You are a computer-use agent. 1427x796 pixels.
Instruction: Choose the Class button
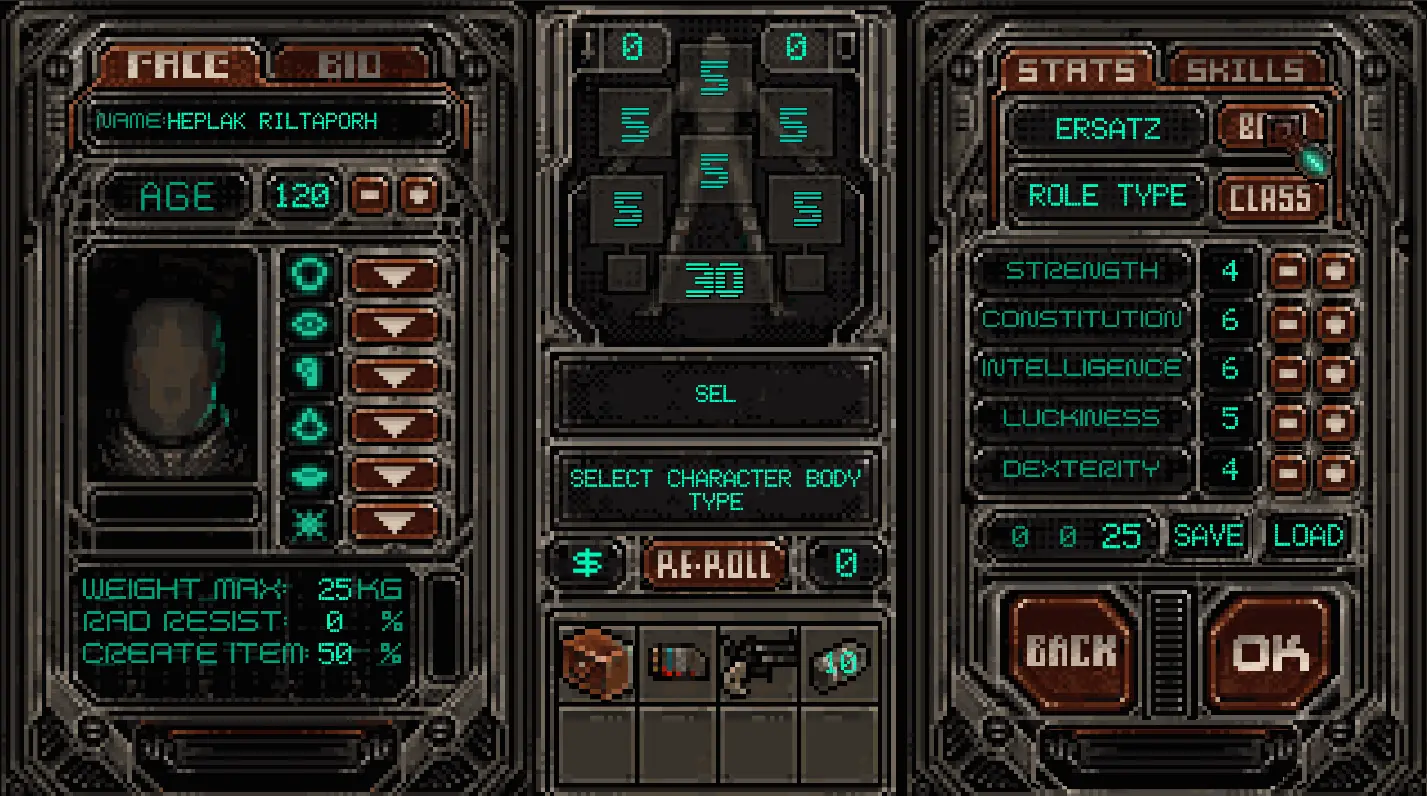click(x=1269, y=197)
